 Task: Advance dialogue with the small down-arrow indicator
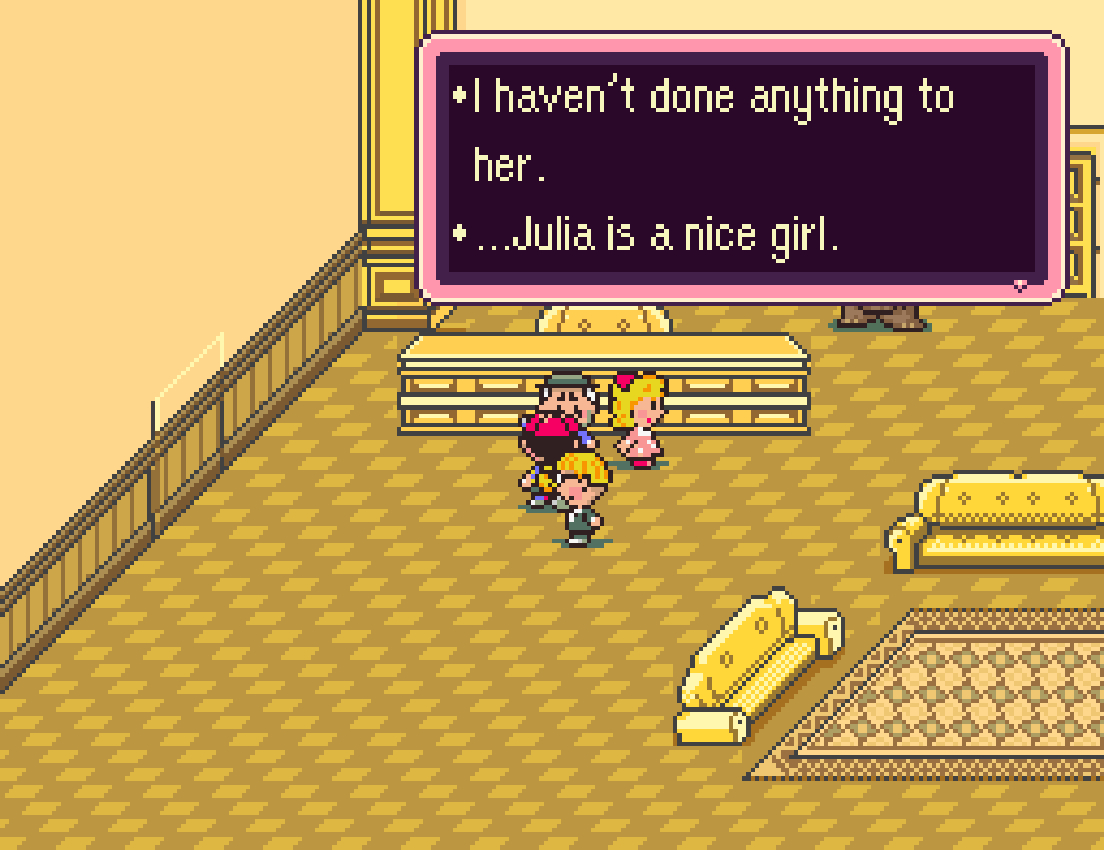click(x=1020, y=285)
